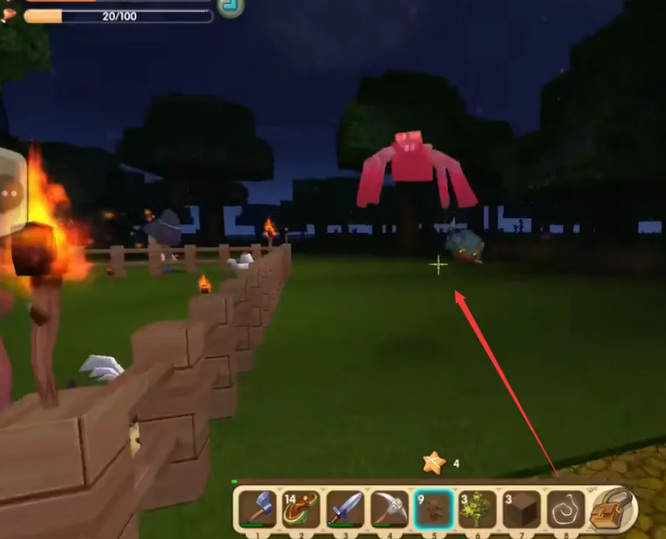Click the round teal icon beside hunger bar

pyautogui.click(x=232, y=6)
